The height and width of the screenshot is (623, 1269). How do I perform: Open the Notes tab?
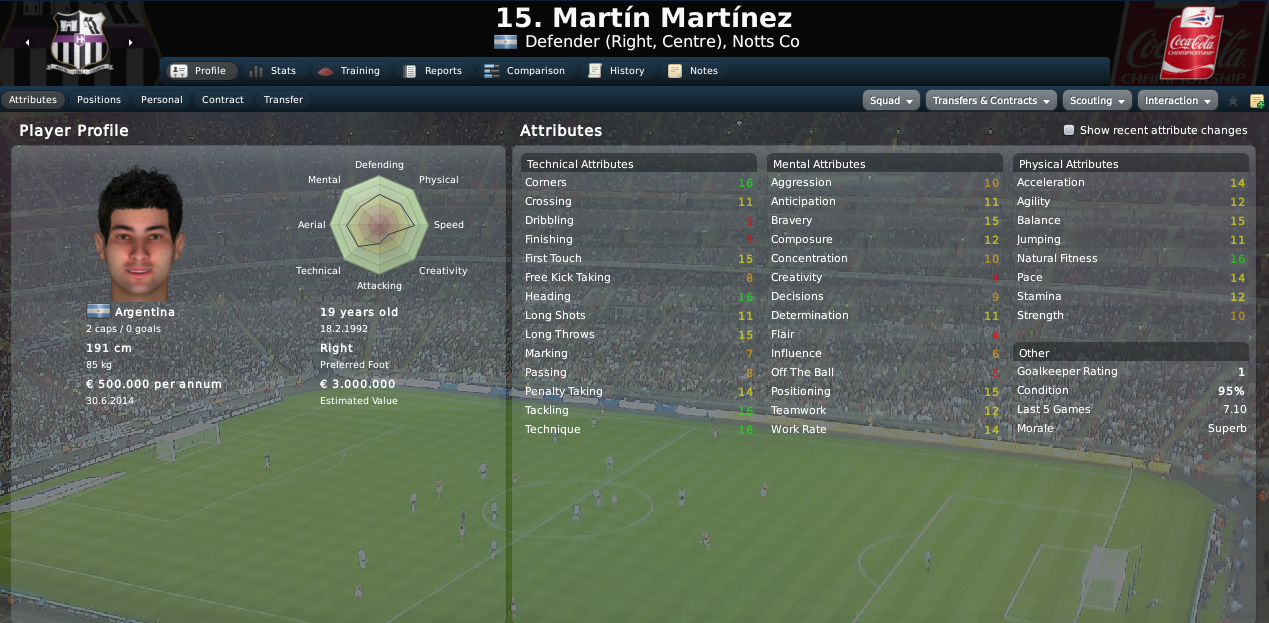pyautogui.click(x=693, y=71)
